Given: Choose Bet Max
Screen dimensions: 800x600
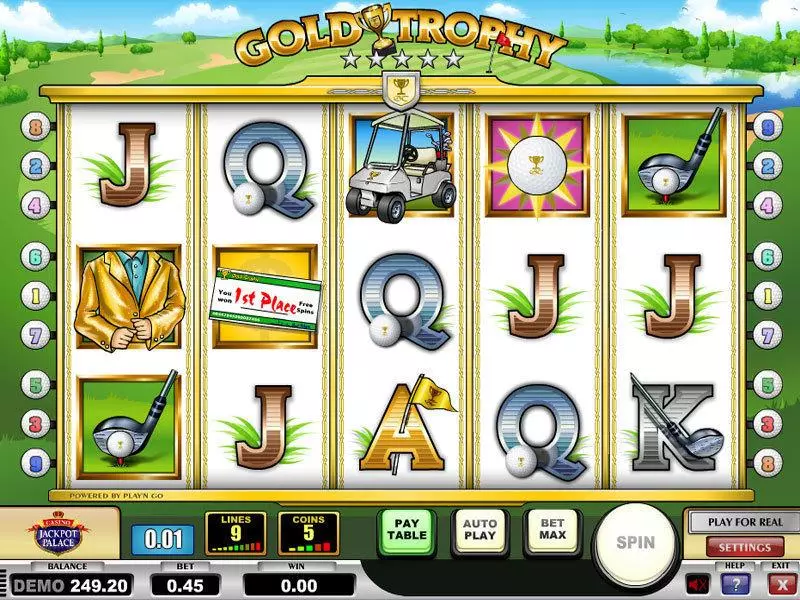Looking at the screenshot, I should coord(551,530).
